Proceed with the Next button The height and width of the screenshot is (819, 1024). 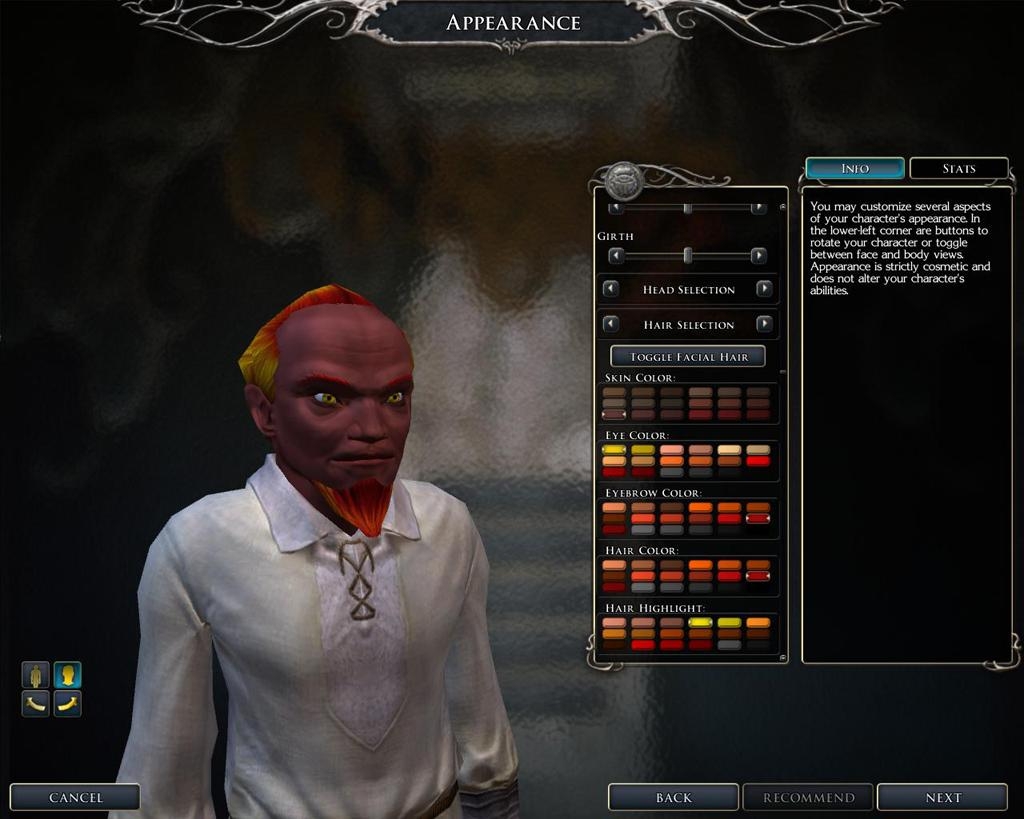tap(942, 797)
